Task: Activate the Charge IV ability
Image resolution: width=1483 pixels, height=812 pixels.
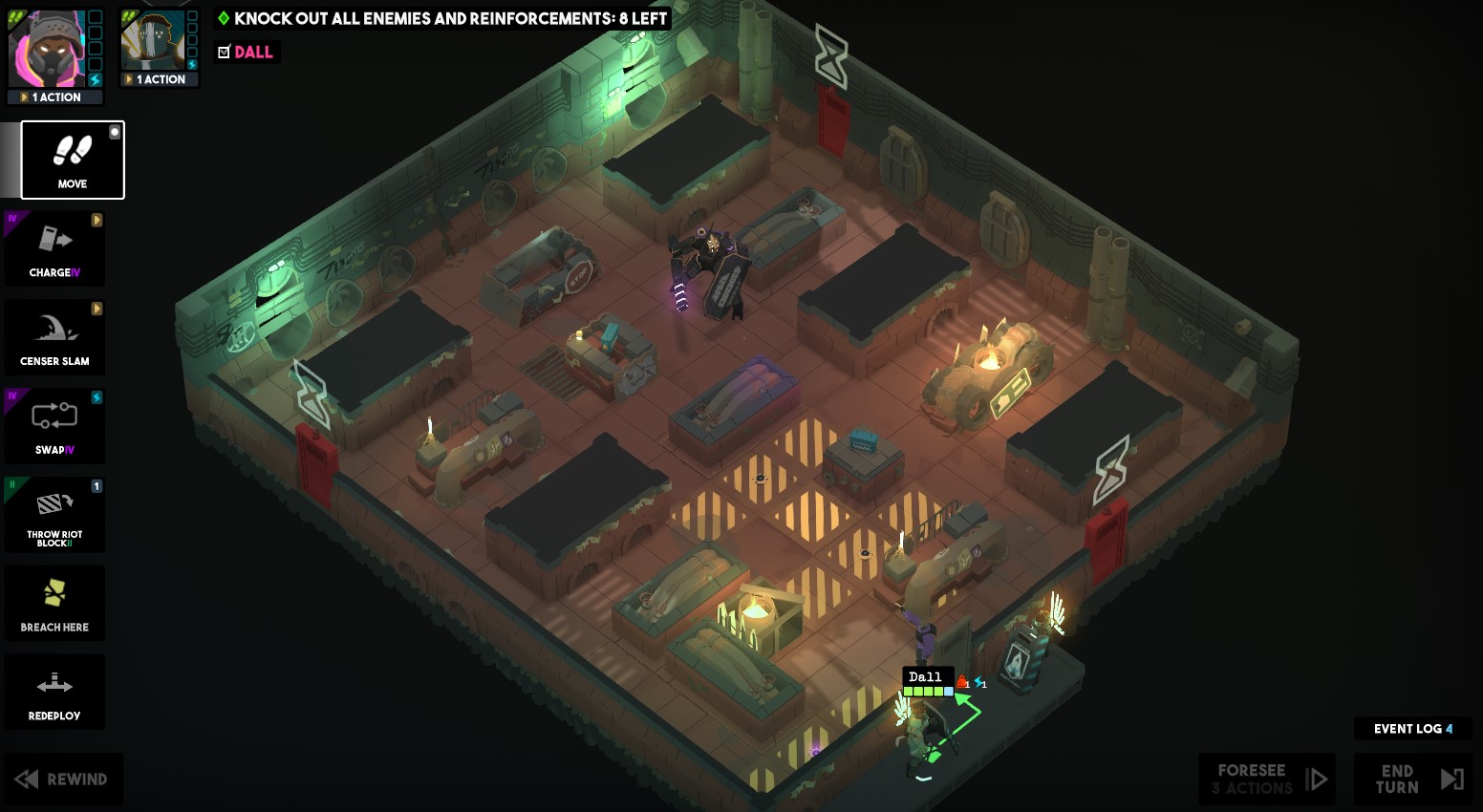Action: tap(54, 248)
